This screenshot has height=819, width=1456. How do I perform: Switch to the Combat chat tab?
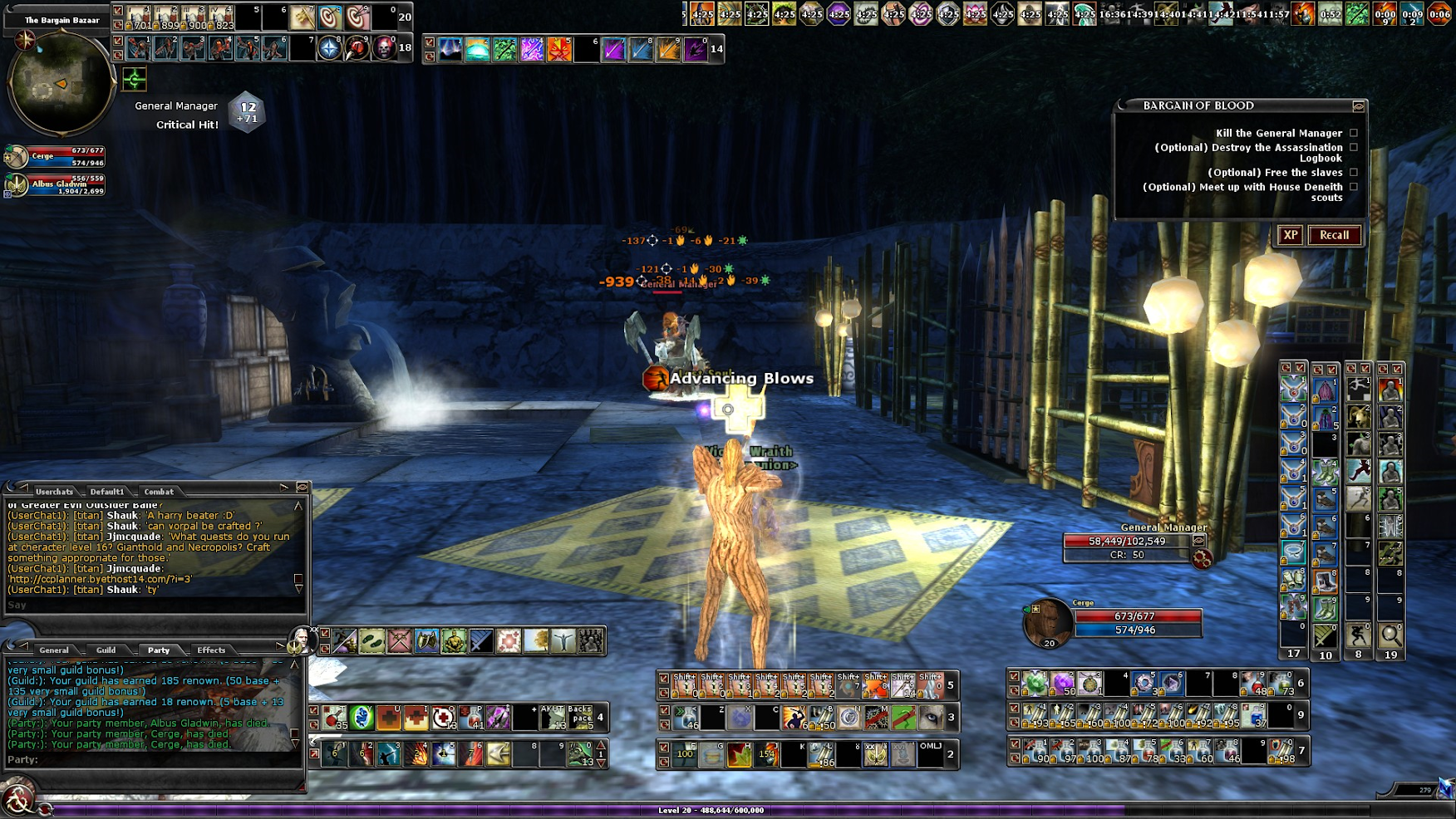pos(159,492)
